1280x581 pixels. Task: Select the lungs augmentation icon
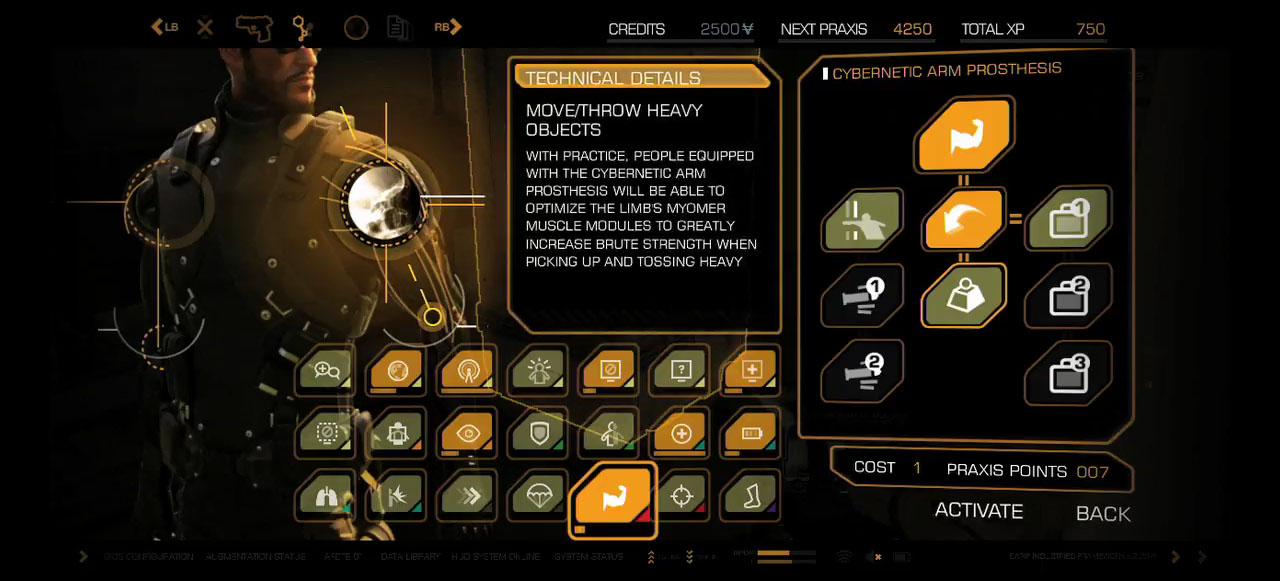(x=327, y=495)
